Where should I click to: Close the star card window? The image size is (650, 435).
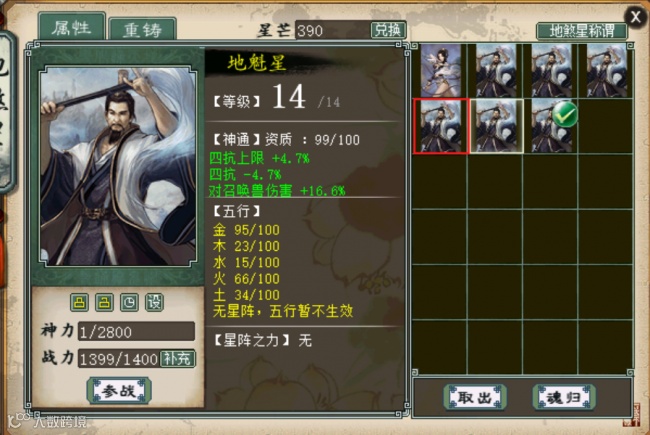(635, 15)
